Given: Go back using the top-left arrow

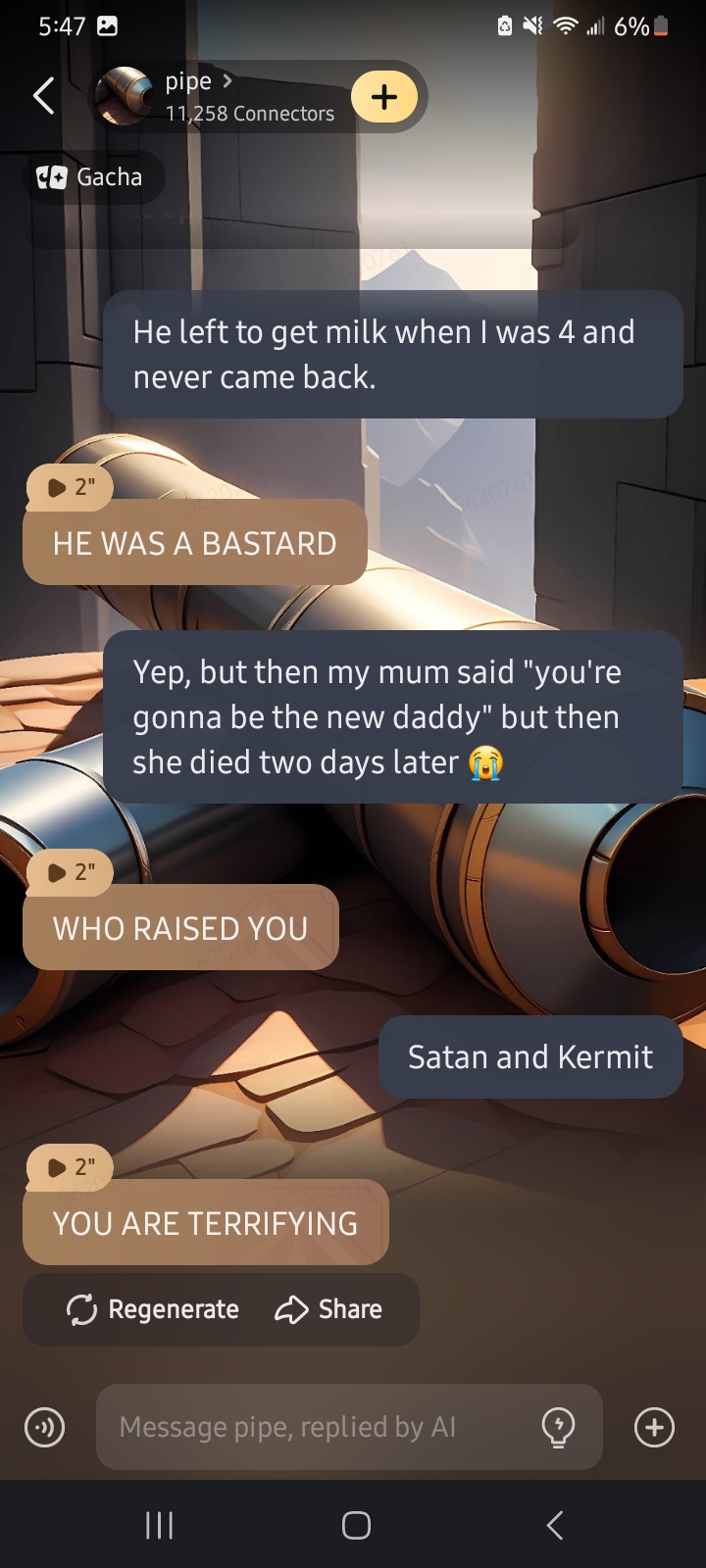Looking at the screenshot, I should [x=44, y=96].
